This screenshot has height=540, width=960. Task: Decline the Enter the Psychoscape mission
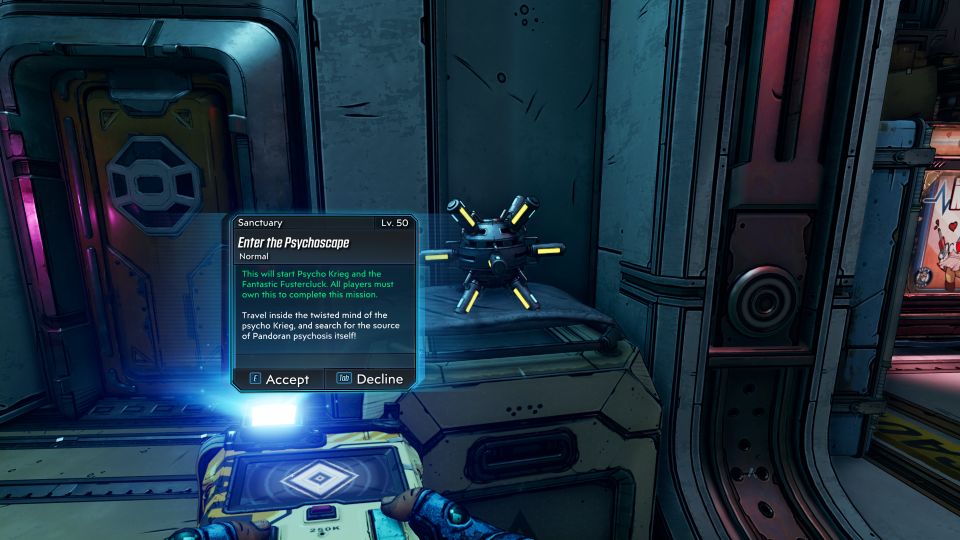point(370,379)
